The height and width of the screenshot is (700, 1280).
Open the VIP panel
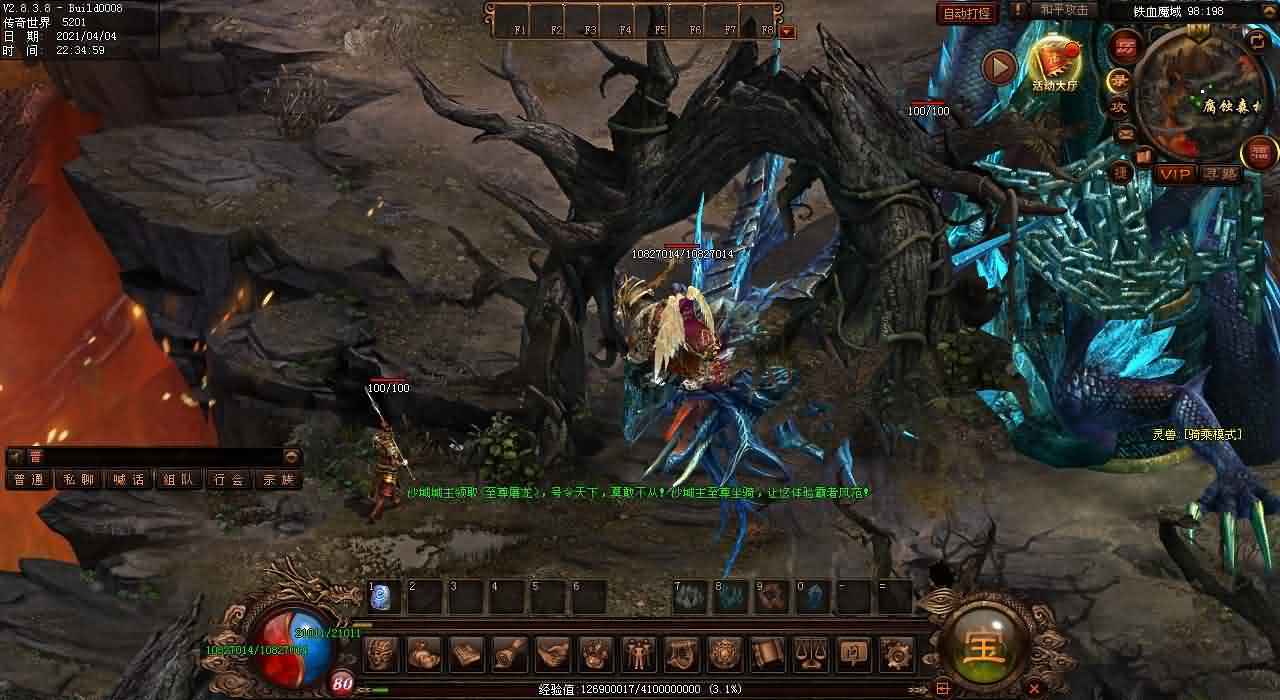tap(1176, 174)
